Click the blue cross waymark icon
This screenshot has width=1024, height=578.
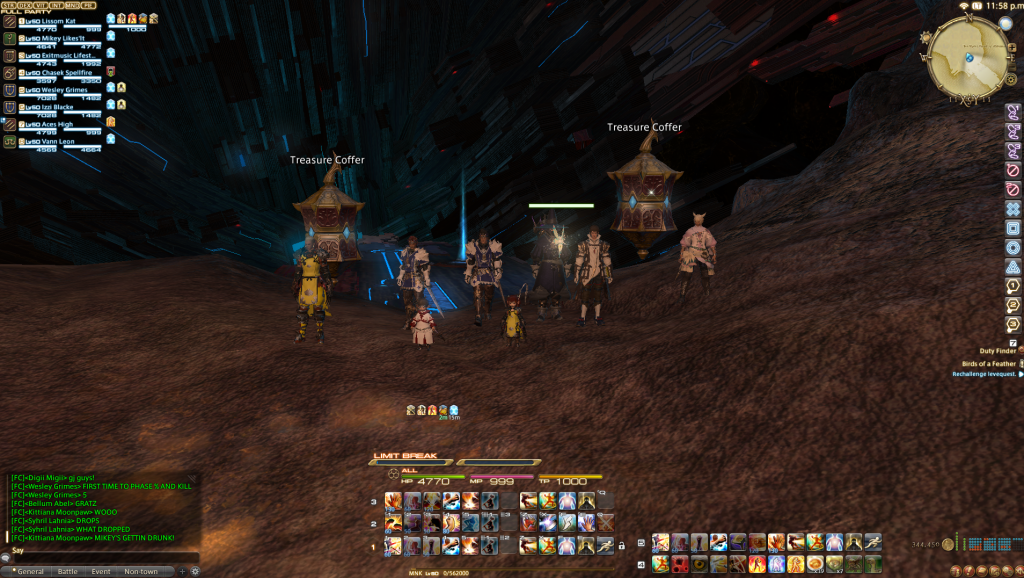pyautogui.click(x=1013, y=208)
